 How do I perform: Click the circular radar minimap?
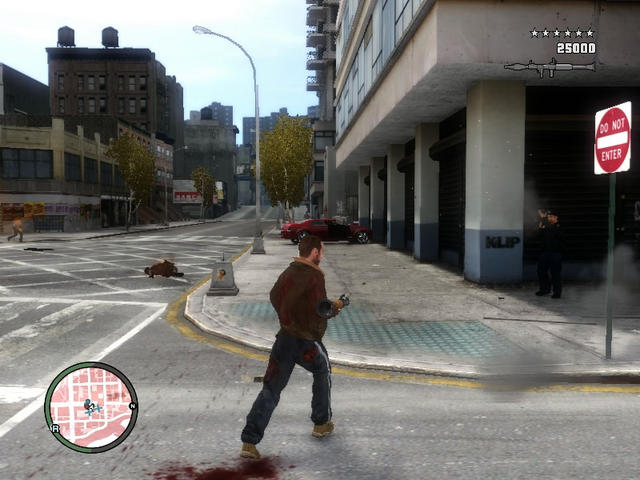(91, 407)
